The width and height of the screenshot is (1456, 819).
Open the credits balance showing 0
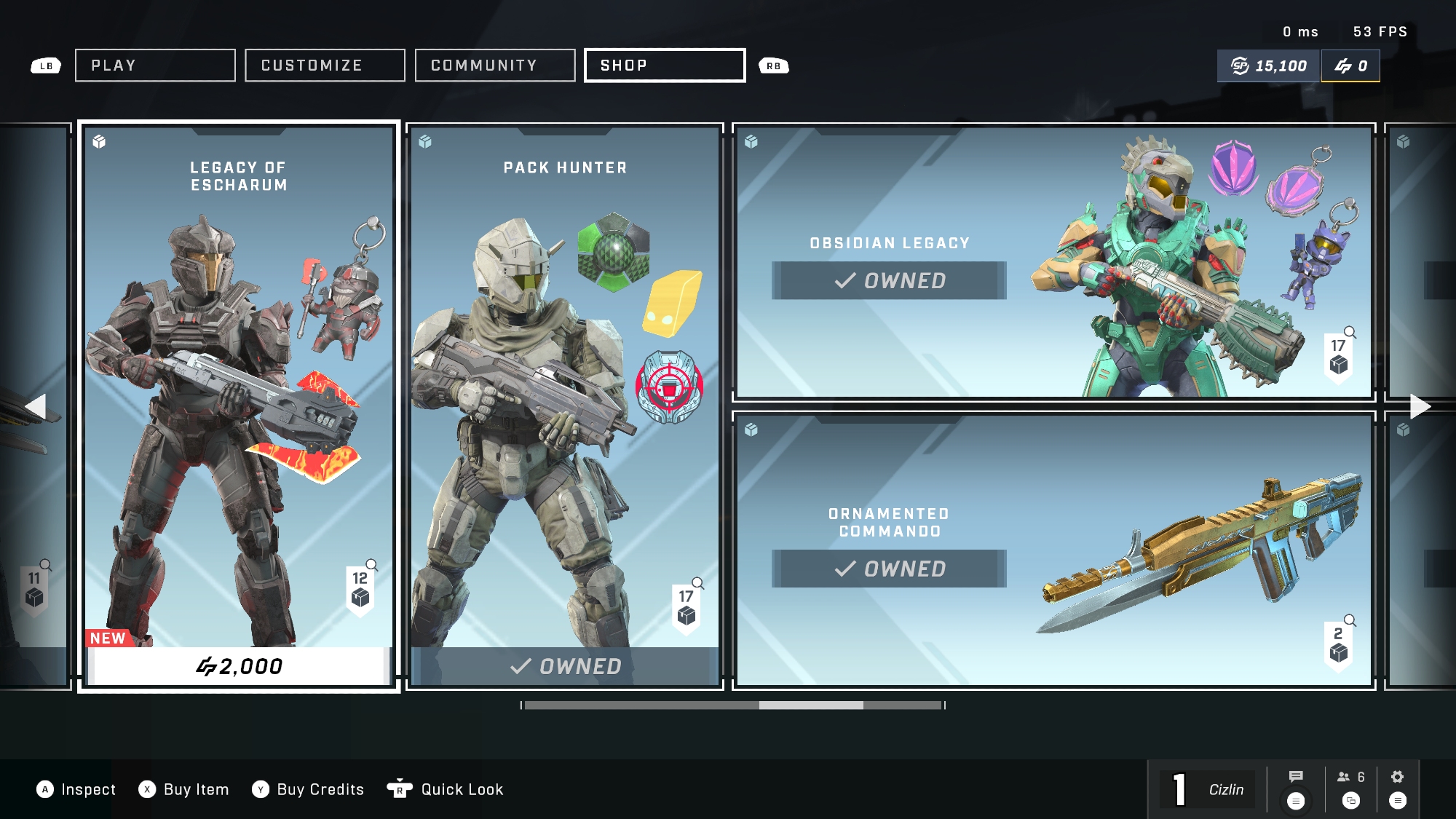click(1350, 66)
